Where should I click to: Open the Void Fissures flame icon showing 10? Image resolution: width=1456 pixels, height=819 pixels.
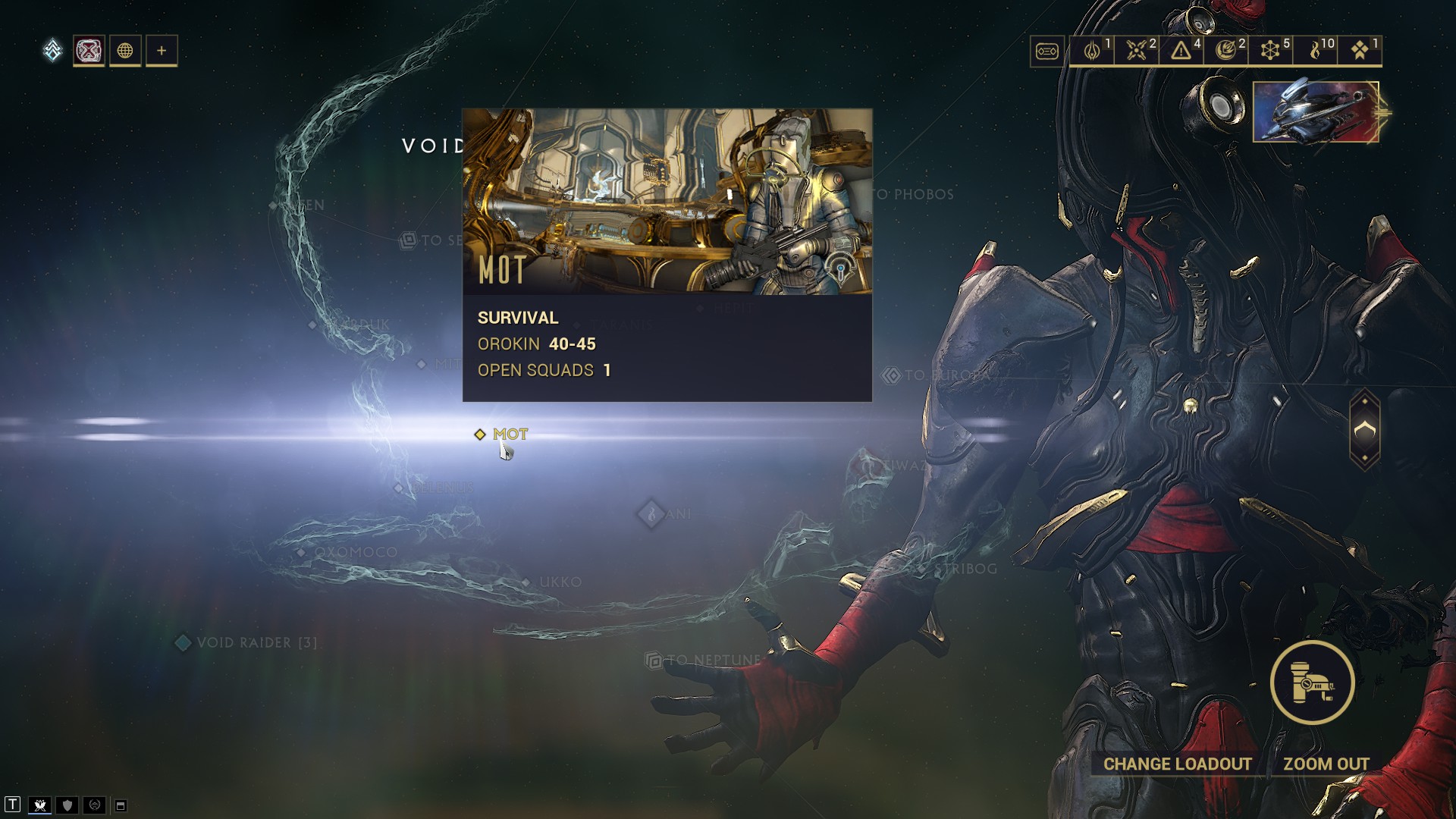point(1316,51)
